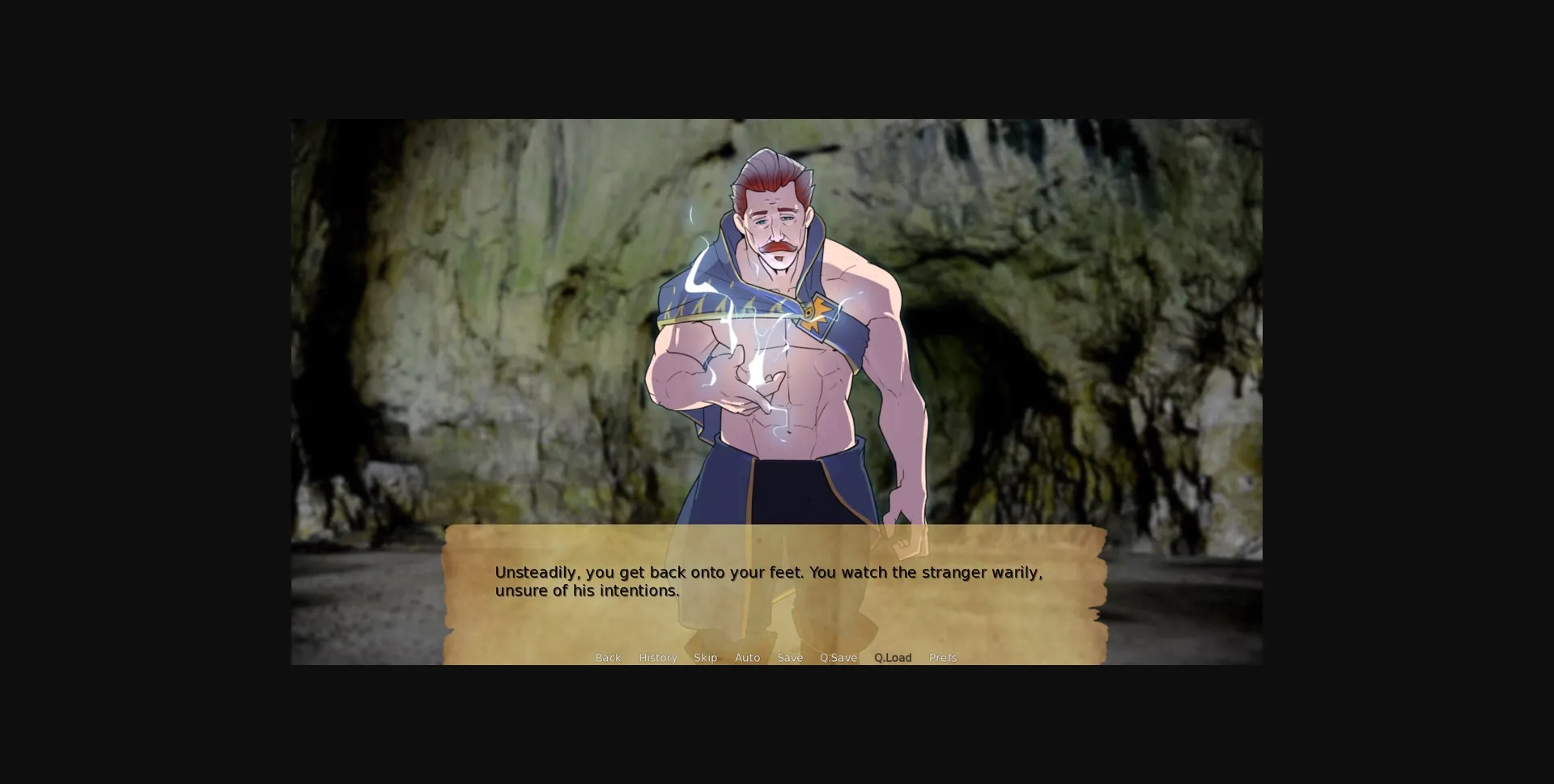Click the Prefs label in the quick menu
The height and width of the screenshot is (784, 1554).
(943, 658)
